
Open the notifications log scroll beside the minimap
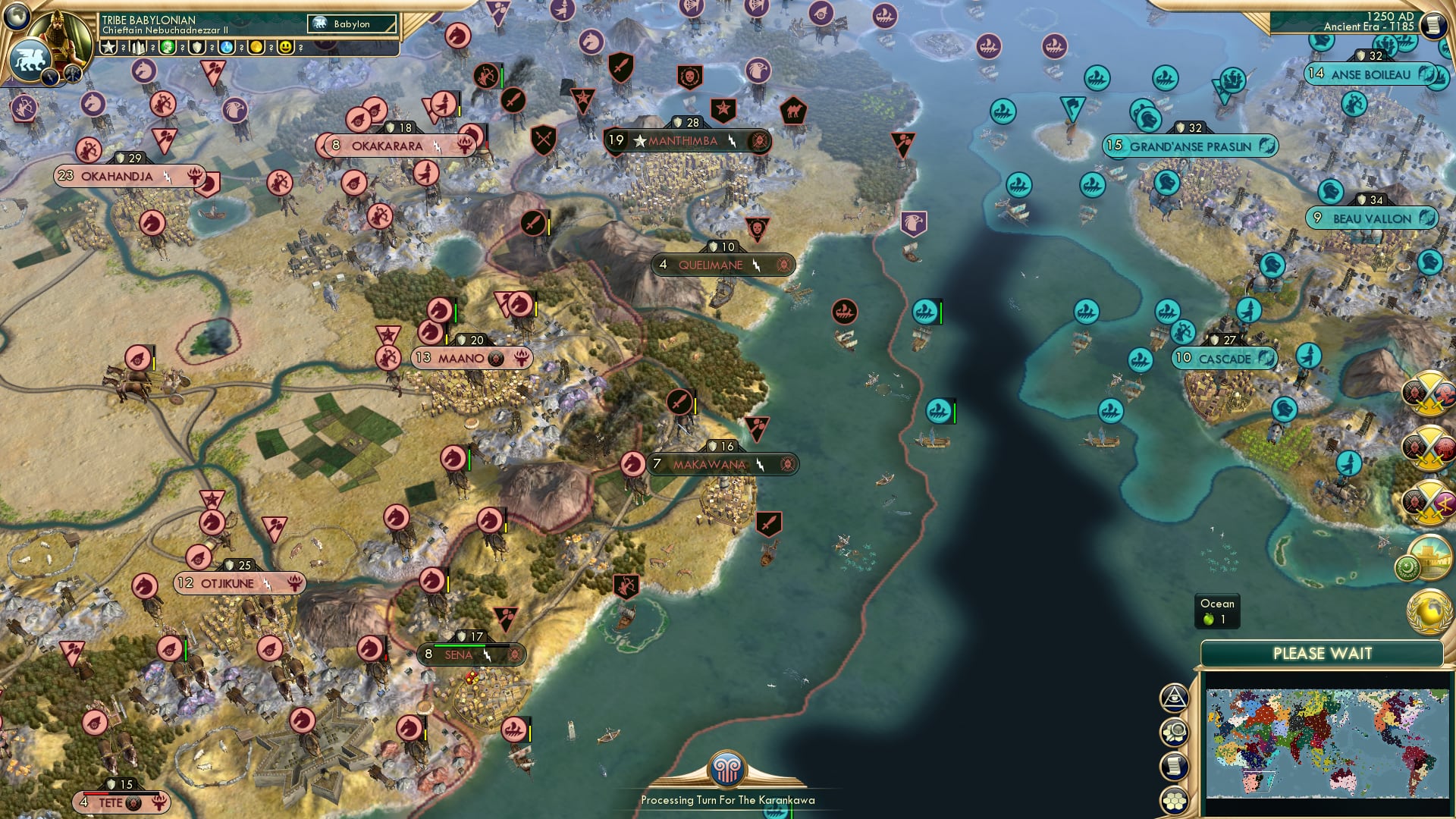pos(1175,764)
